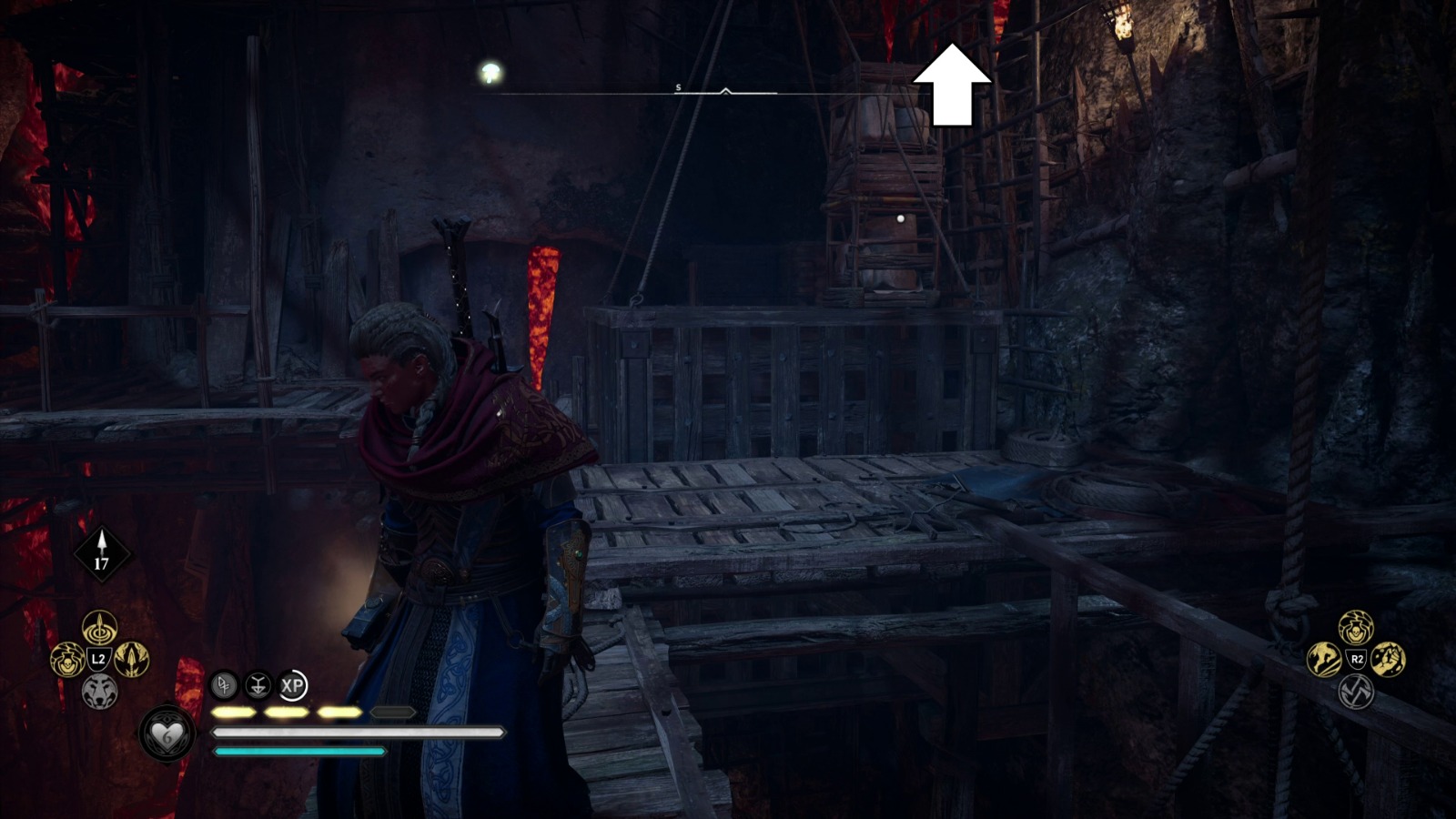Select the compass notch indicator at top

[725, 90]
